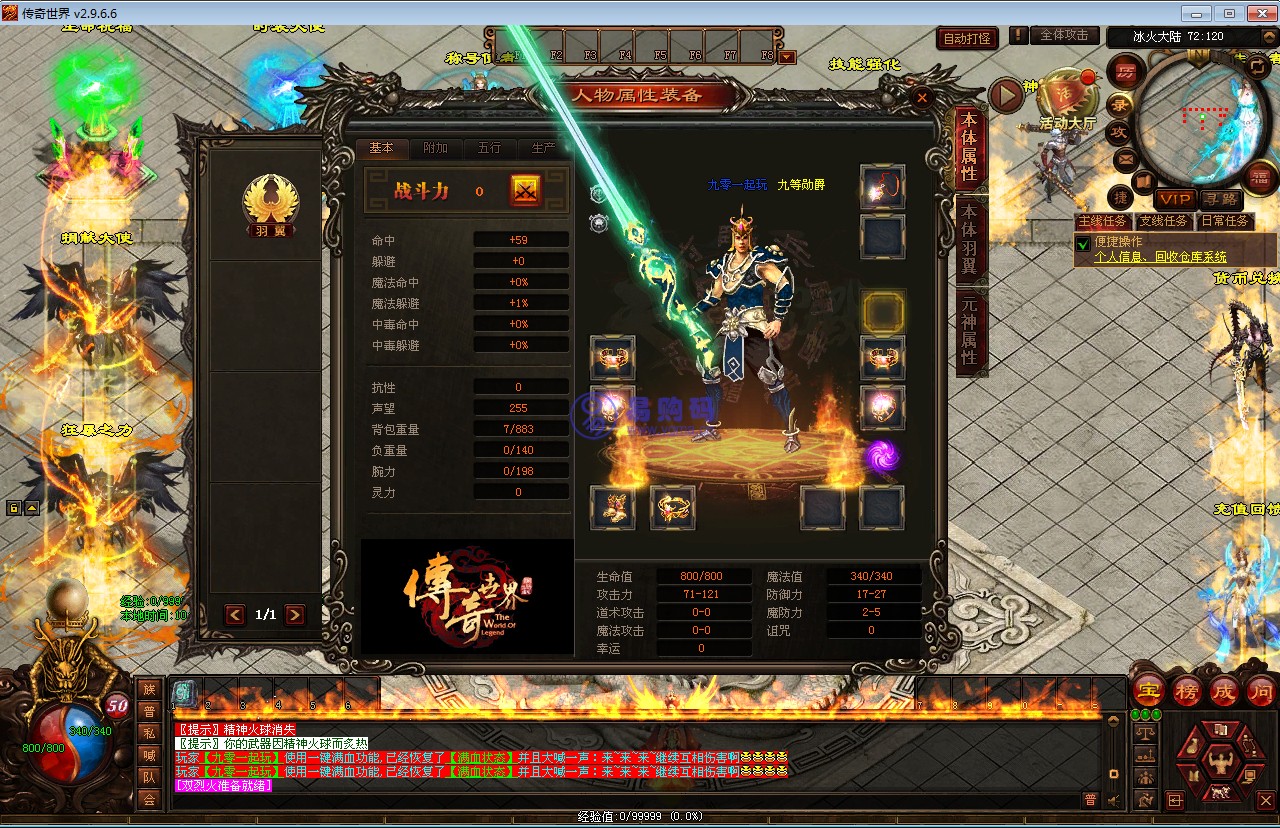Click the 全体攻击 attack mode button

(x=1064, y=35)
